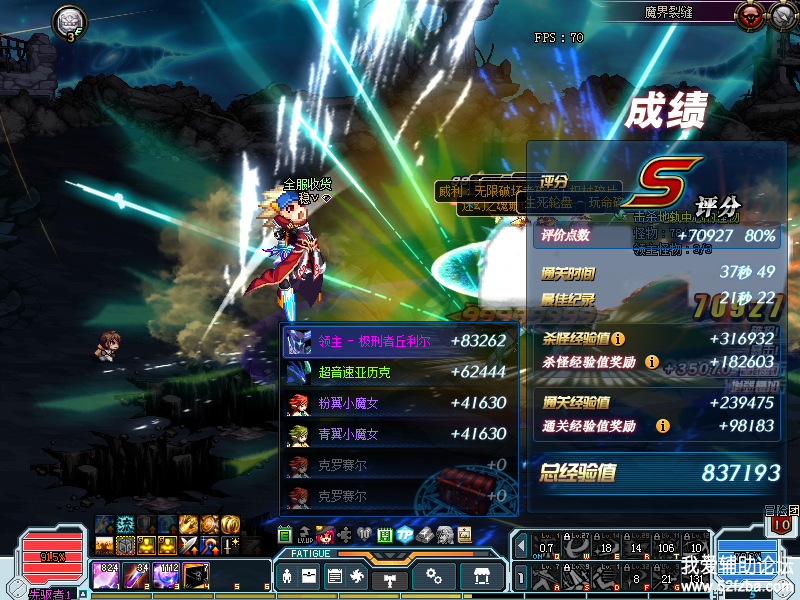Image resolution: width=800 pixels, height=600 pixels.
Task: Open the blue TP icon
Action: pos(404,535)
